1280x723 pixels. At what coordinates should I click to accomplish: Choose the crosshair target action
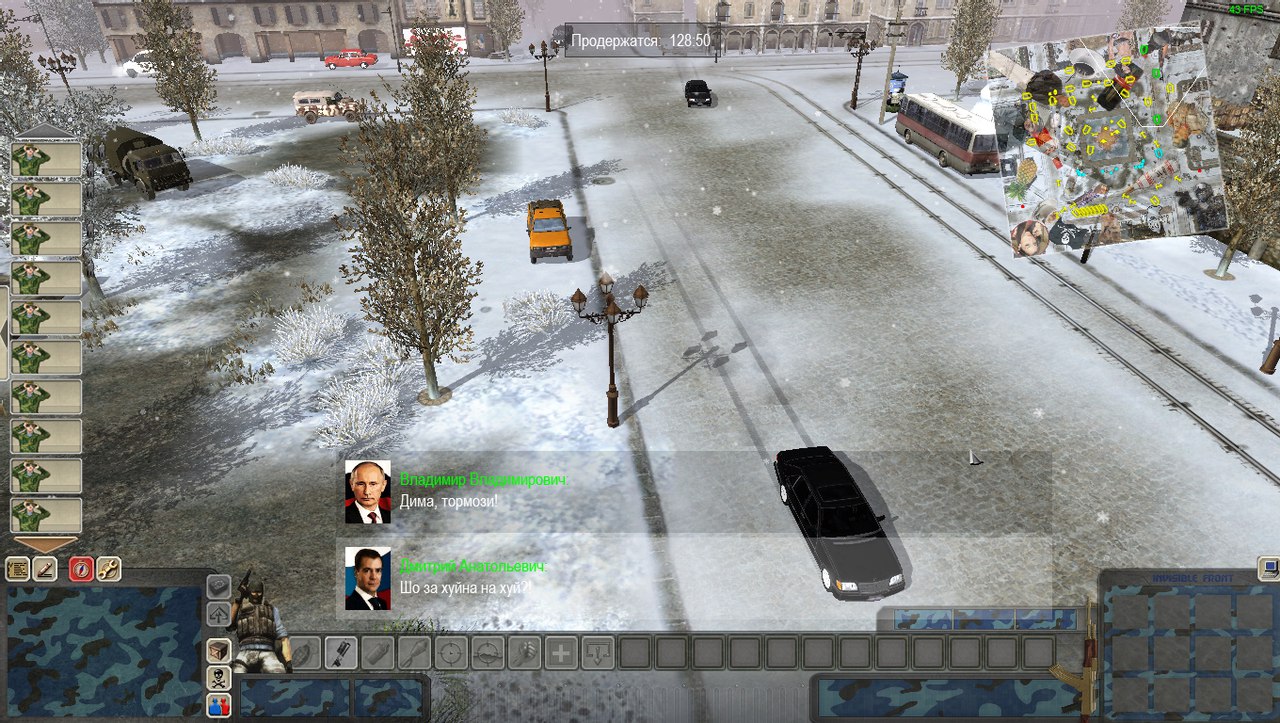[x=451, y=653]
